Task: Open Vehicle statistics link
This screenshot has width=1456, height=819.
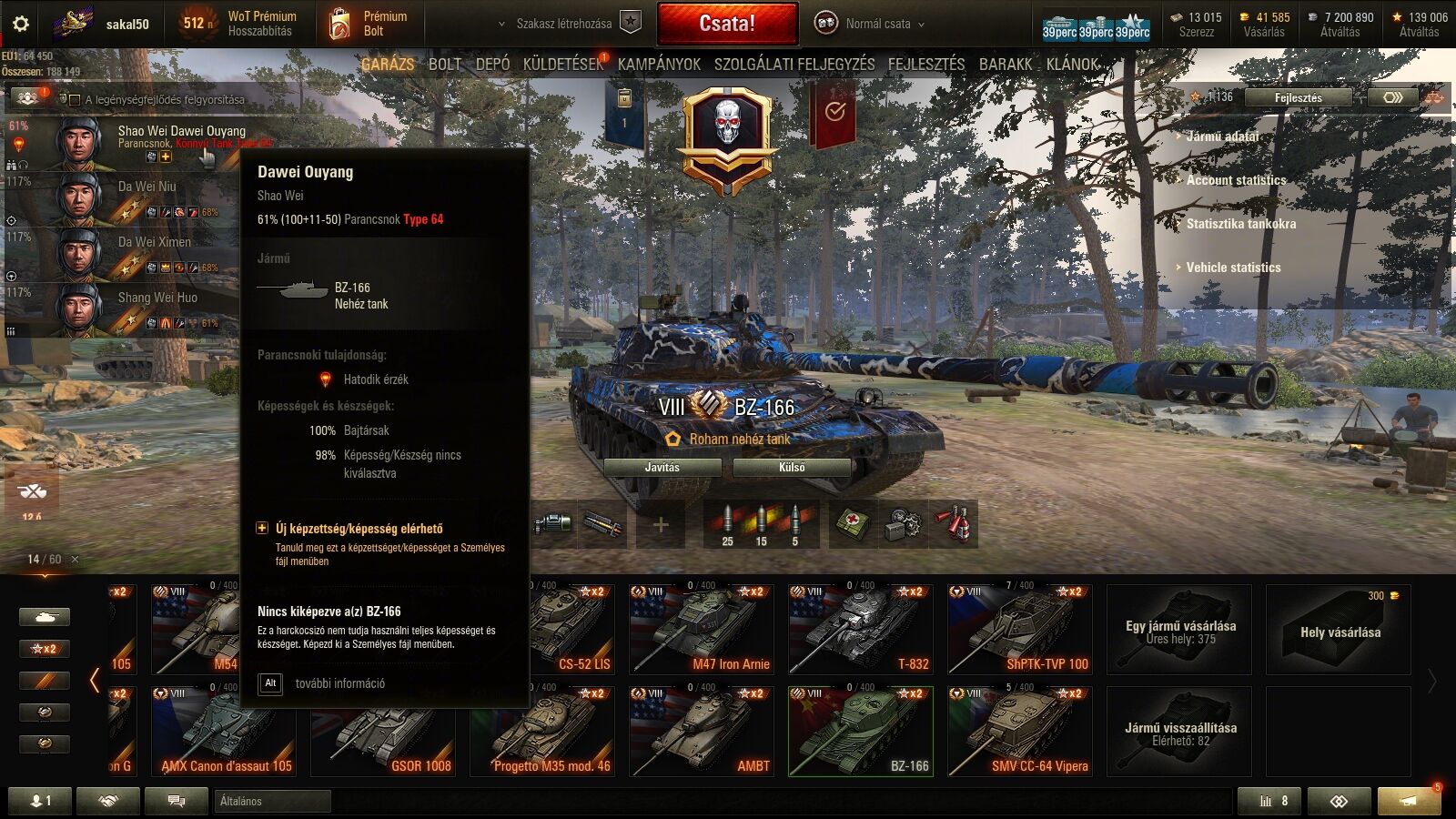Action: coord(1233,268)
